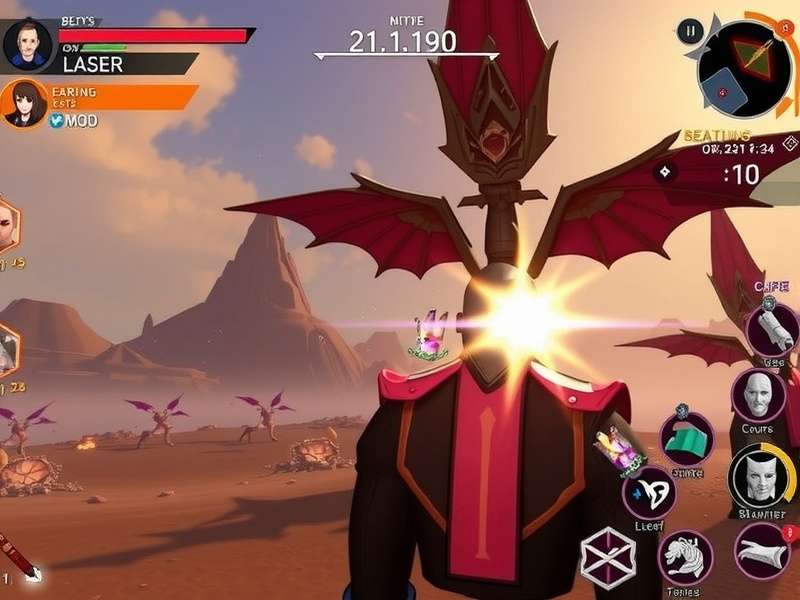Activate the green cloth ability icon
The image size is (800, 600).
[686, 438]
